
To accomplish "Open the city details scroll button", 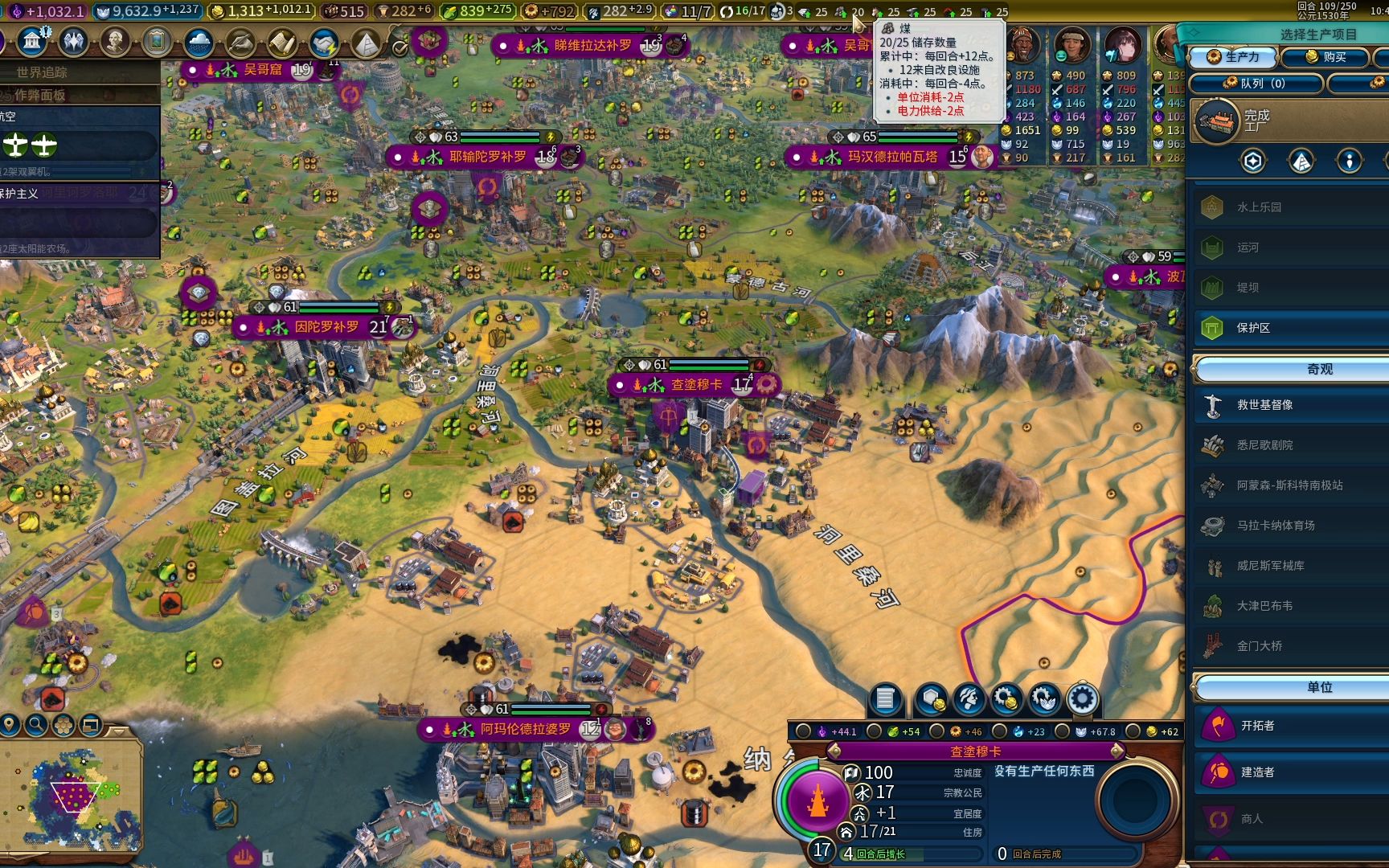I will pyautogui.click(x=885, y=700).
